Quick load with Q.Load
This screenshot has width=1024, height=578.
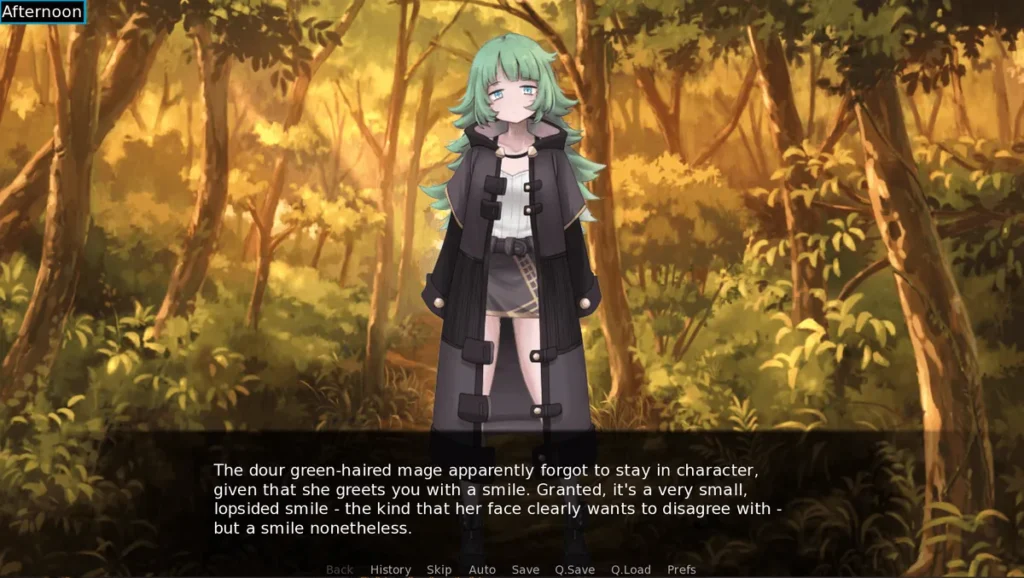[631, 569]
